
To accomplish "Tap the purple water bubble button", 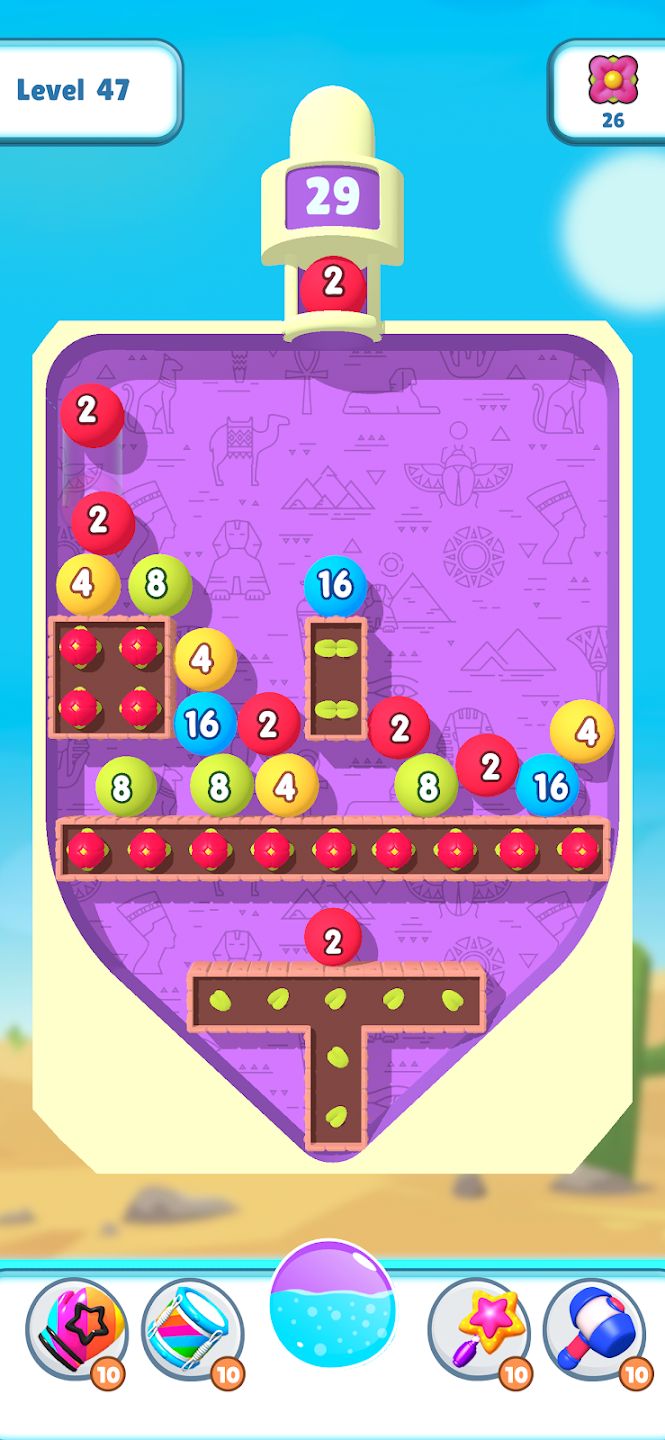I will [332, 1305].
